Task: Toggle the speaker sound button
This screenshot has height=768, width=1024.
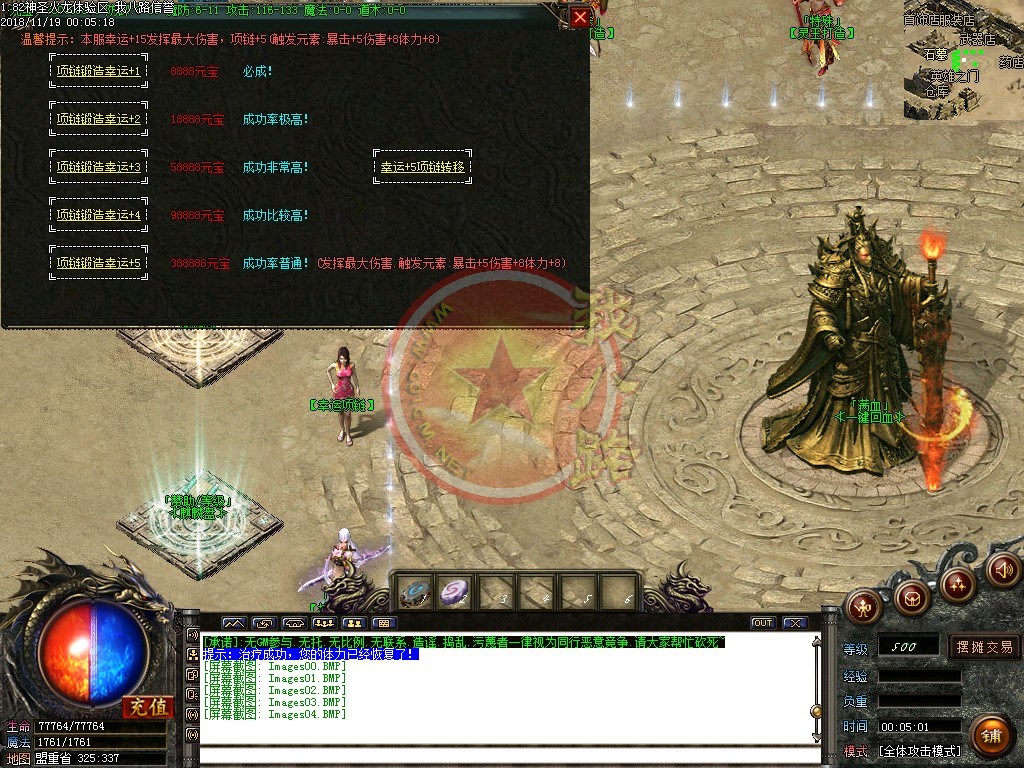Action: (1003, 570)
